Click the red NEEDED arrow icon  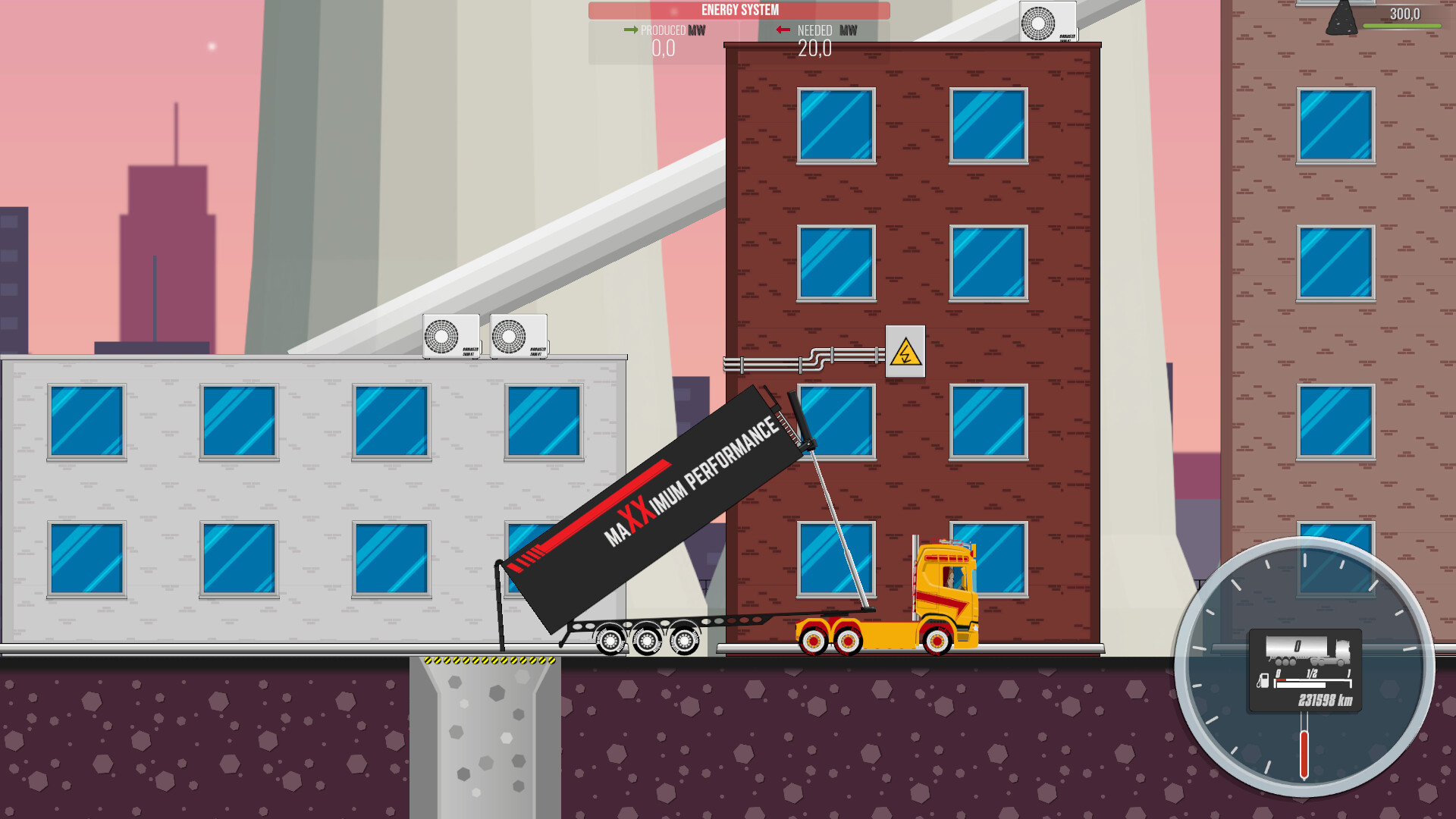point(783,30)
